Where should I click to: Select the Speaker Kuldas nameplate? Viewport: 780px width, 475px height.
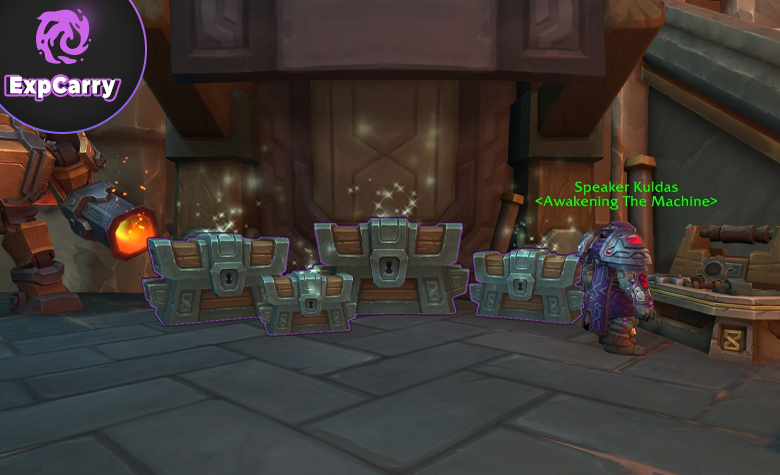tap(626, 187)
